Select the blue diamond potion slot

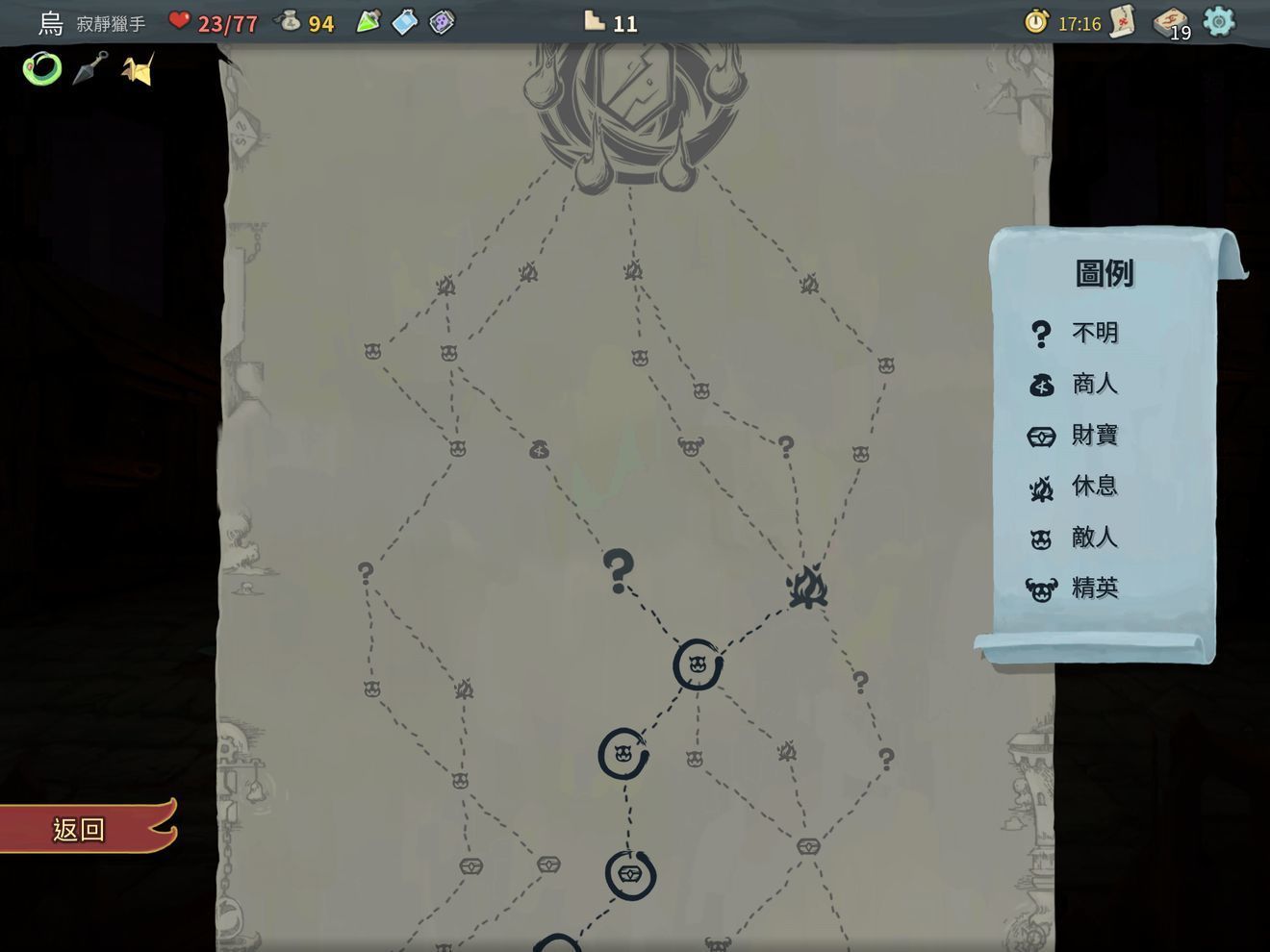tap(406, 21)
